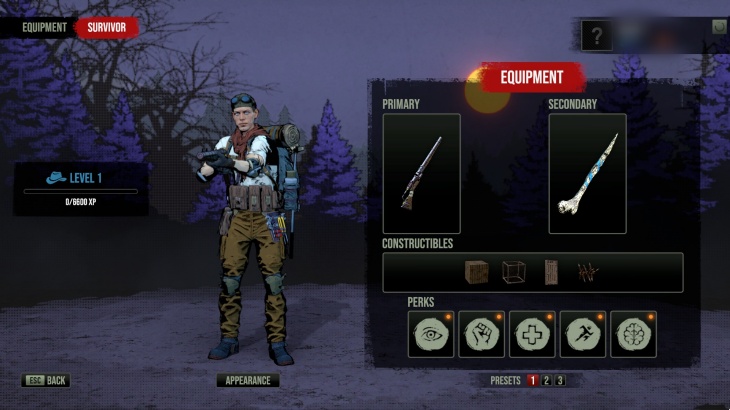Switch to the Equipment tab
The width and height of the screenshot is (730, 410).
(x=44, y=28)
